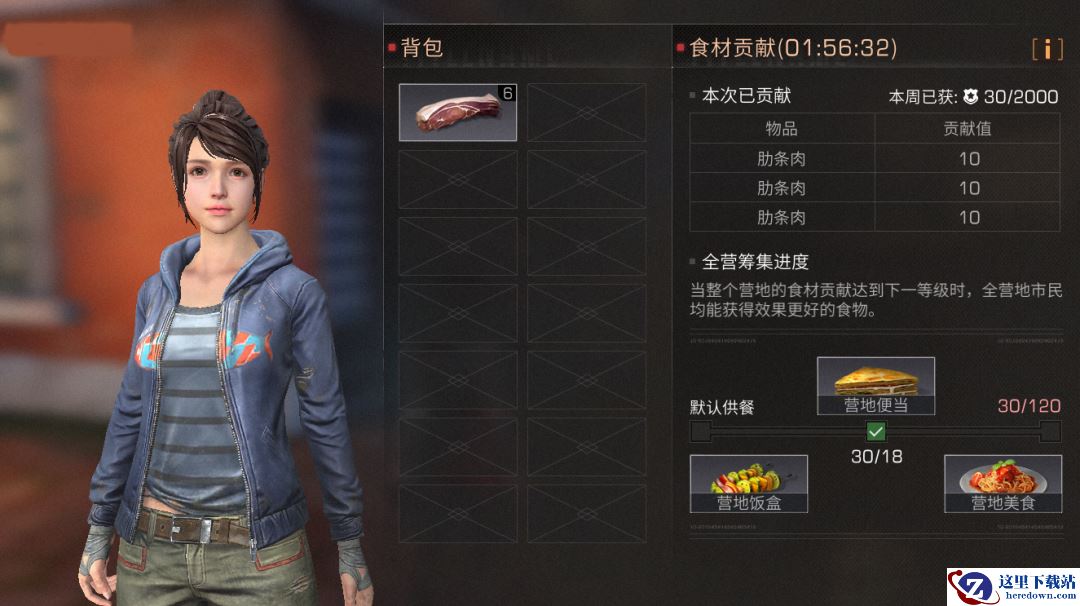
Task: Select the rib meat slot in backpack
Action: pyautogui.click(x=458, y=112)
